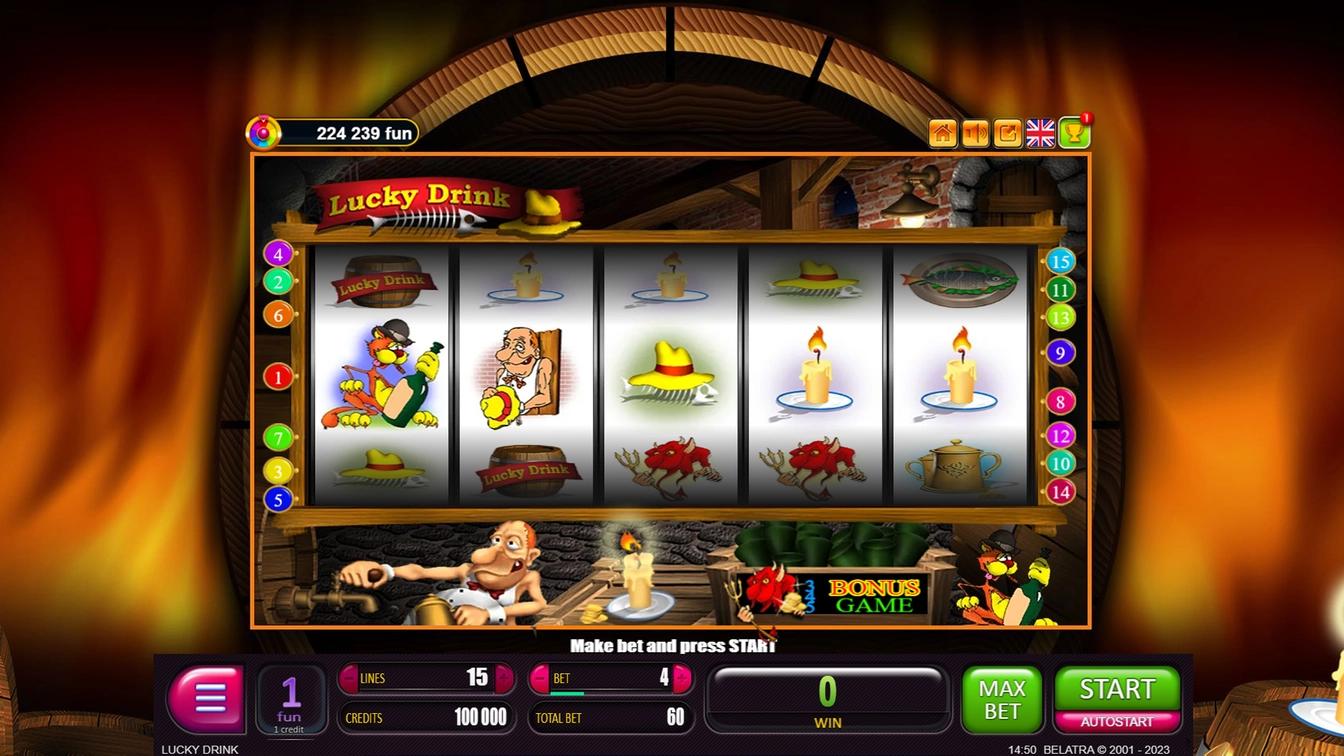Screen dimensions: 1344x756
Task: Raise the bet amount
Action: pos(682,679)
